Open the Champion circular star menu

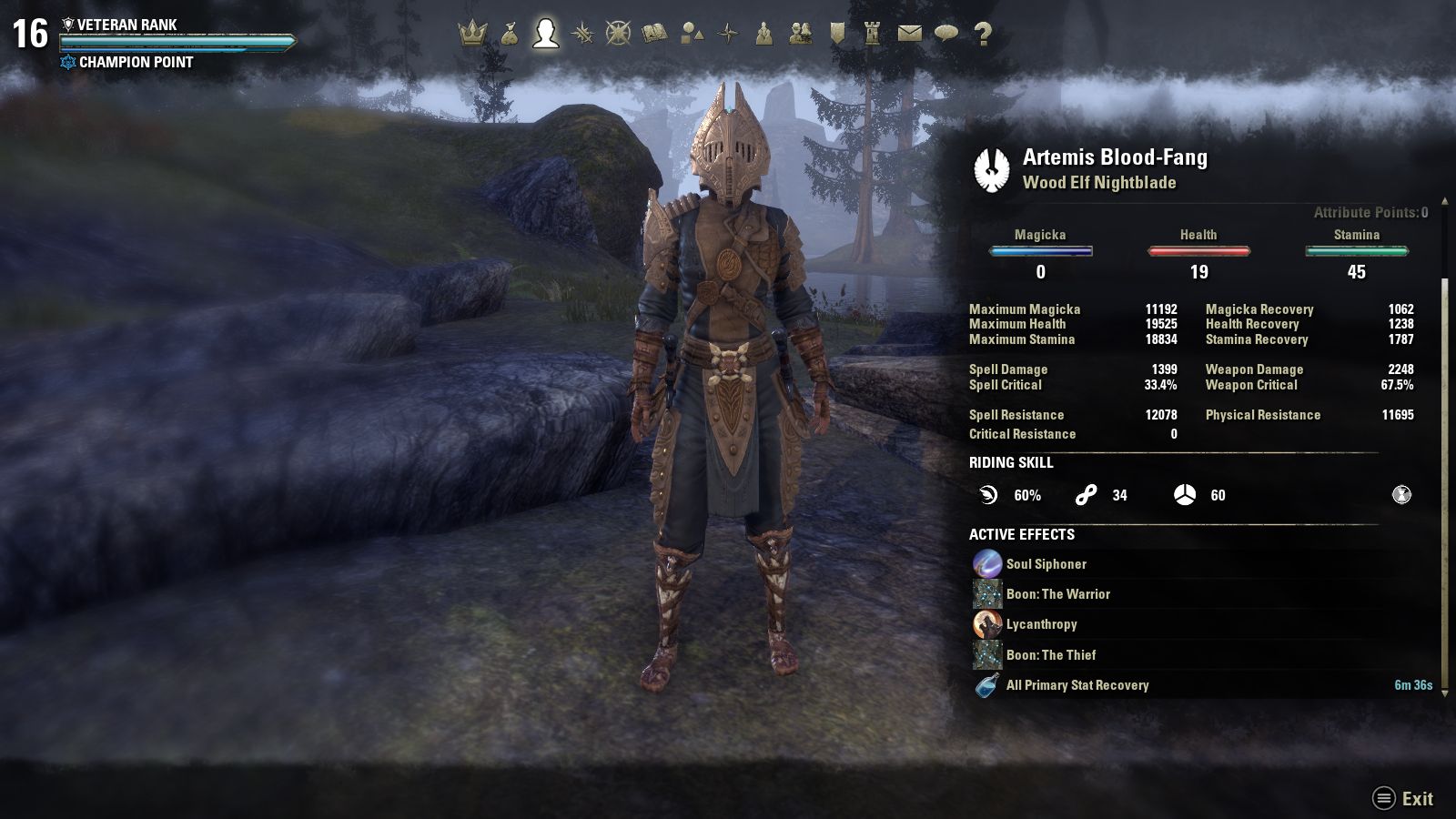[x=619, y=35]
